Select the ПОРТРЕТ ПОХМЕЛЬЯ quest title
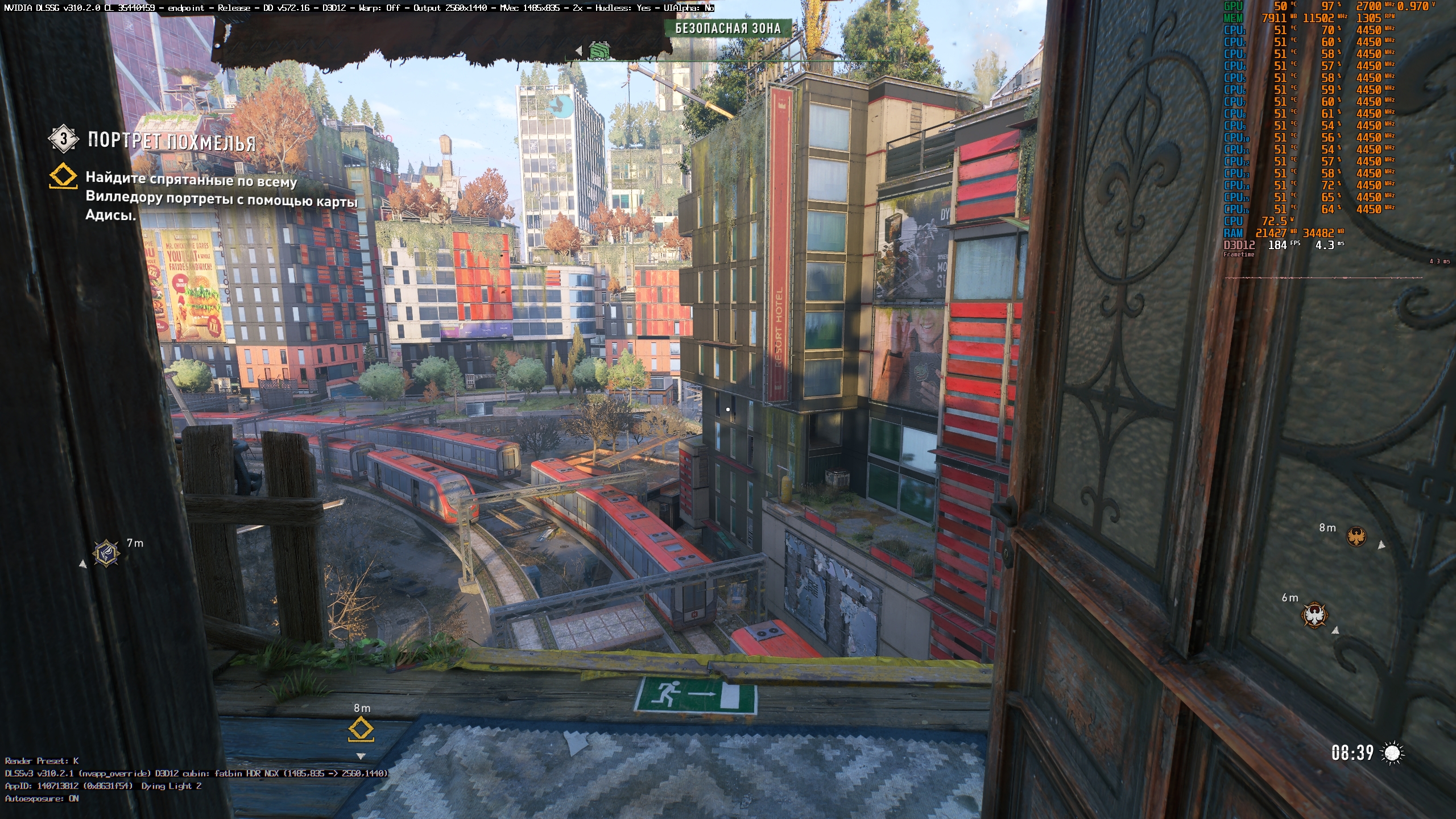Viewport: 1456px width, 819px height. pos(171,140)
